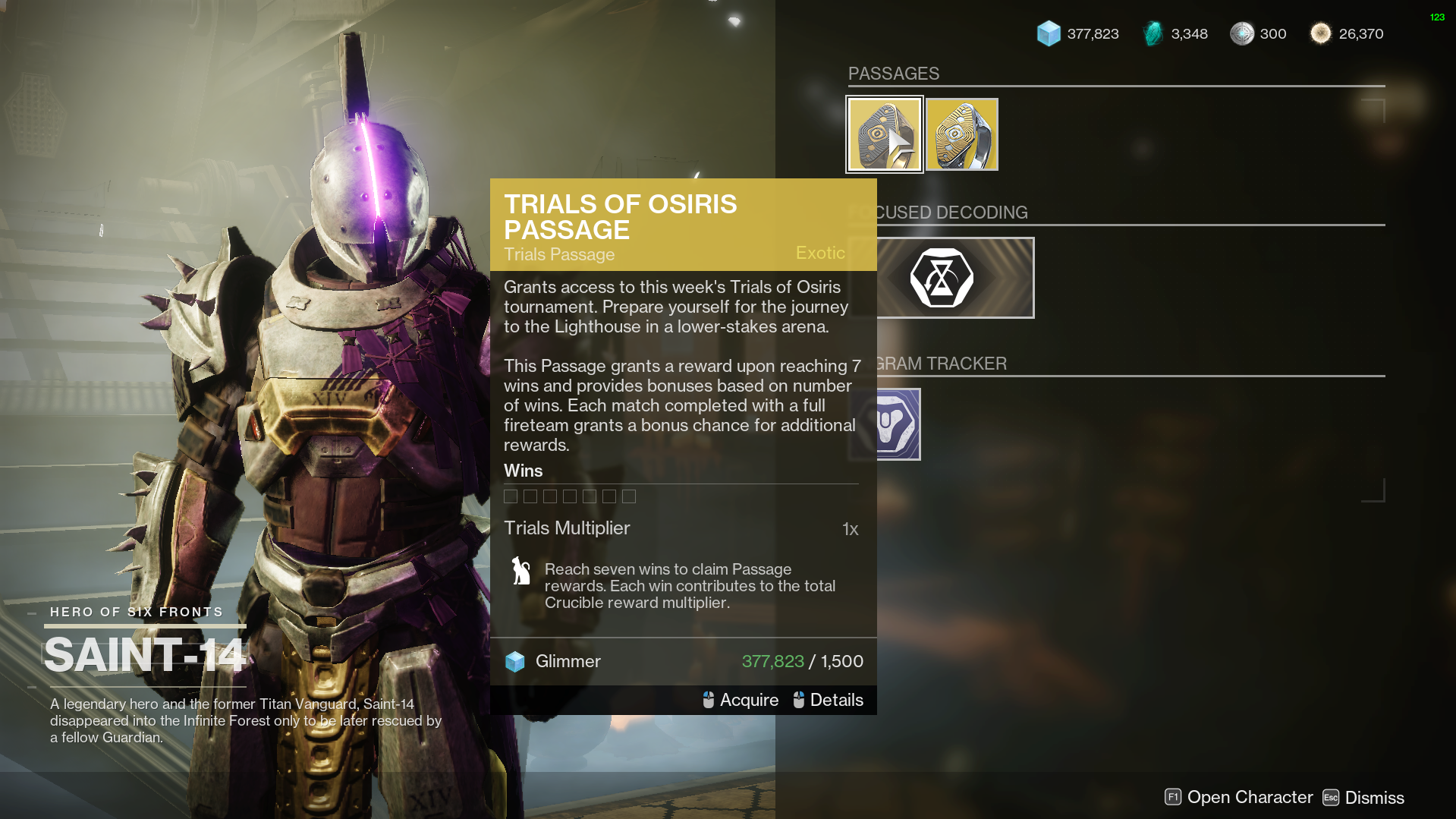The image size is (1456, 819).
Task: Acquire the highlighted Trials of Osiris Passage
Action: tap(741, 700)
